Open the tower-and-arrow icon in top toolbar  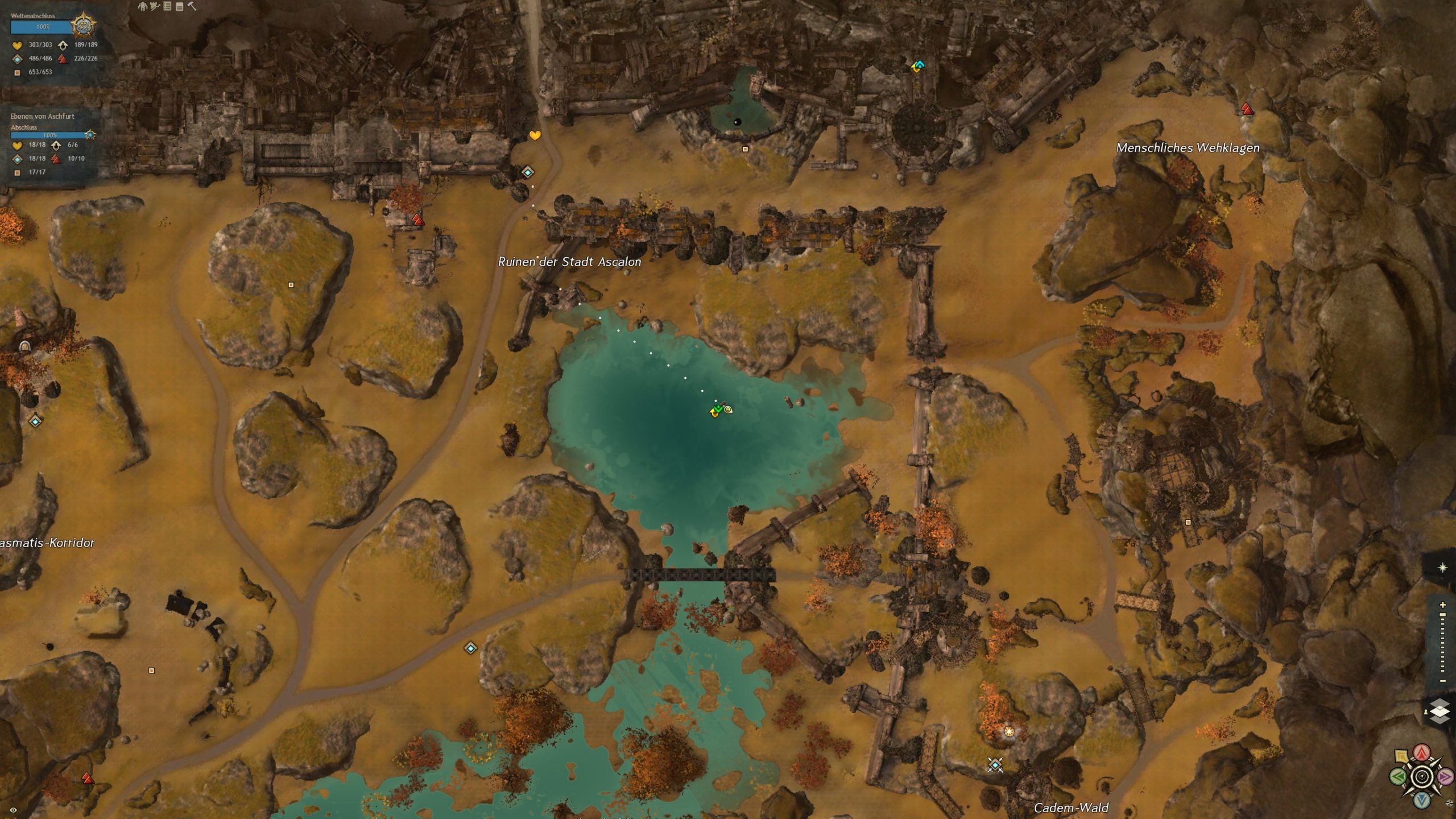pos(155,6)
